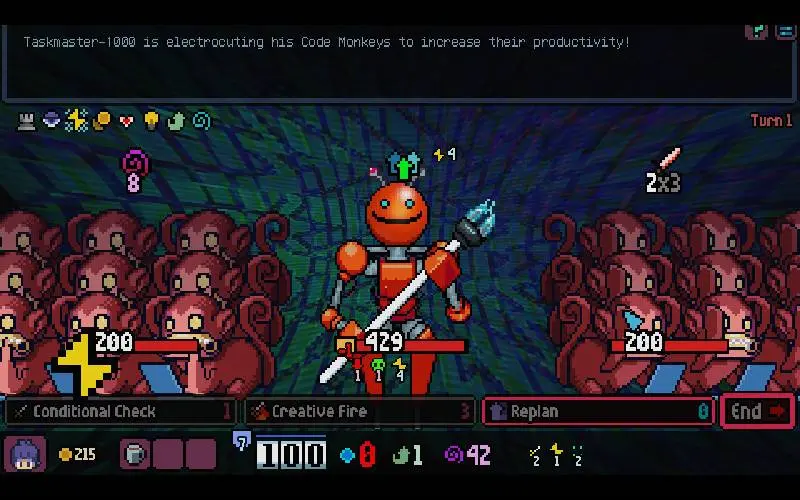
Task: Inspect the yellow sparkle star relic
Action: [x=76, y=121]
